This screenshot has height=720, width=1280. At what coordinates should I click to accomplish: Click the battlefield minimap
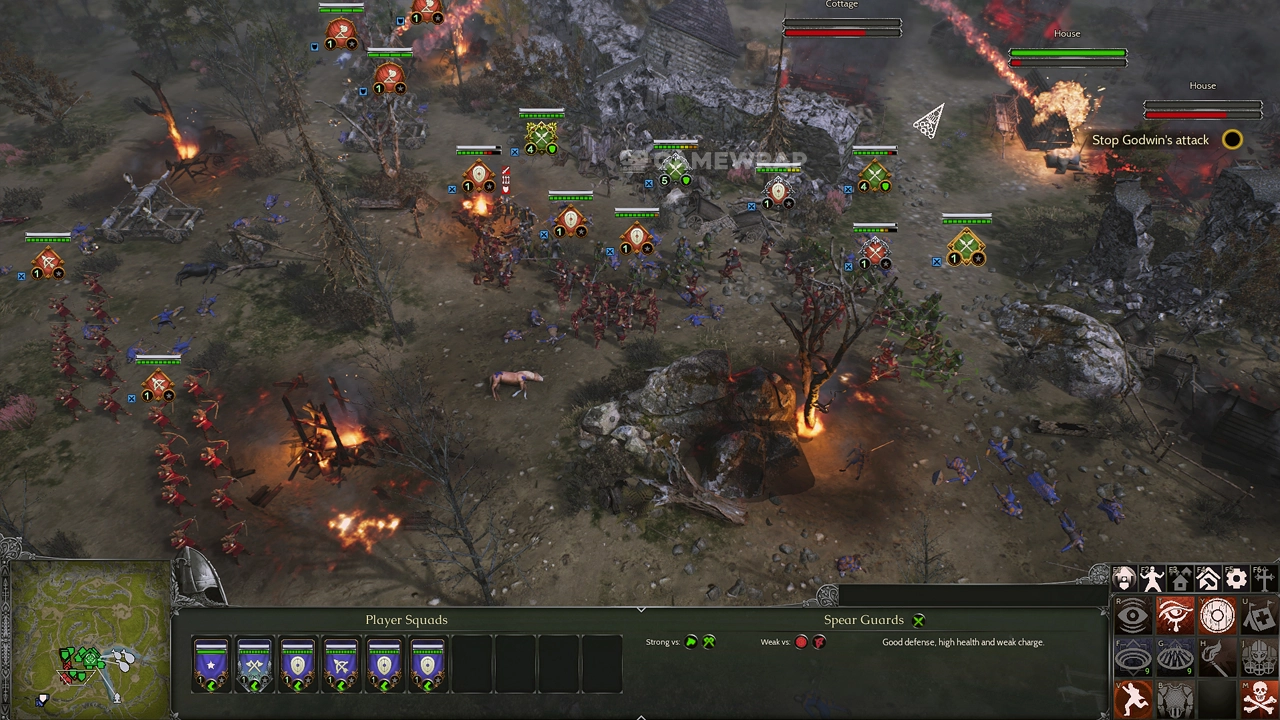pyautogui.click(x=86, y=640)
